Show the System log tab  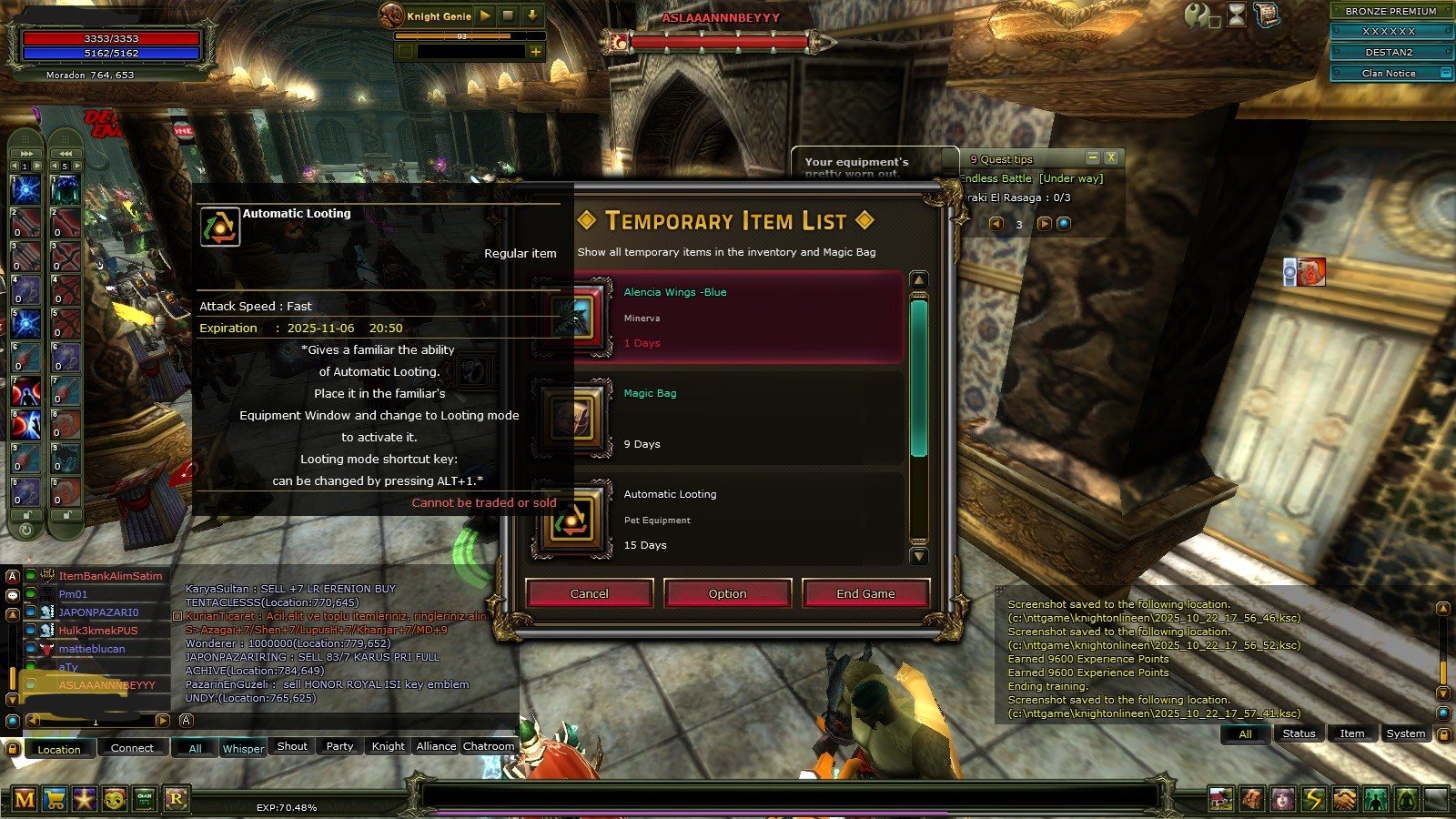[x=1405, y=733]
